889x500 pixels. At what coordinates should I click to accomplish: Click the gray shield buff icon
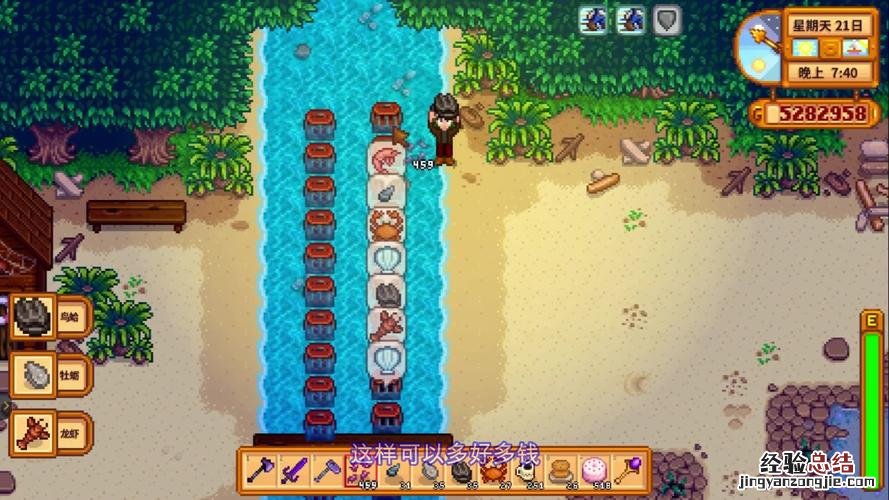point(667,19)
